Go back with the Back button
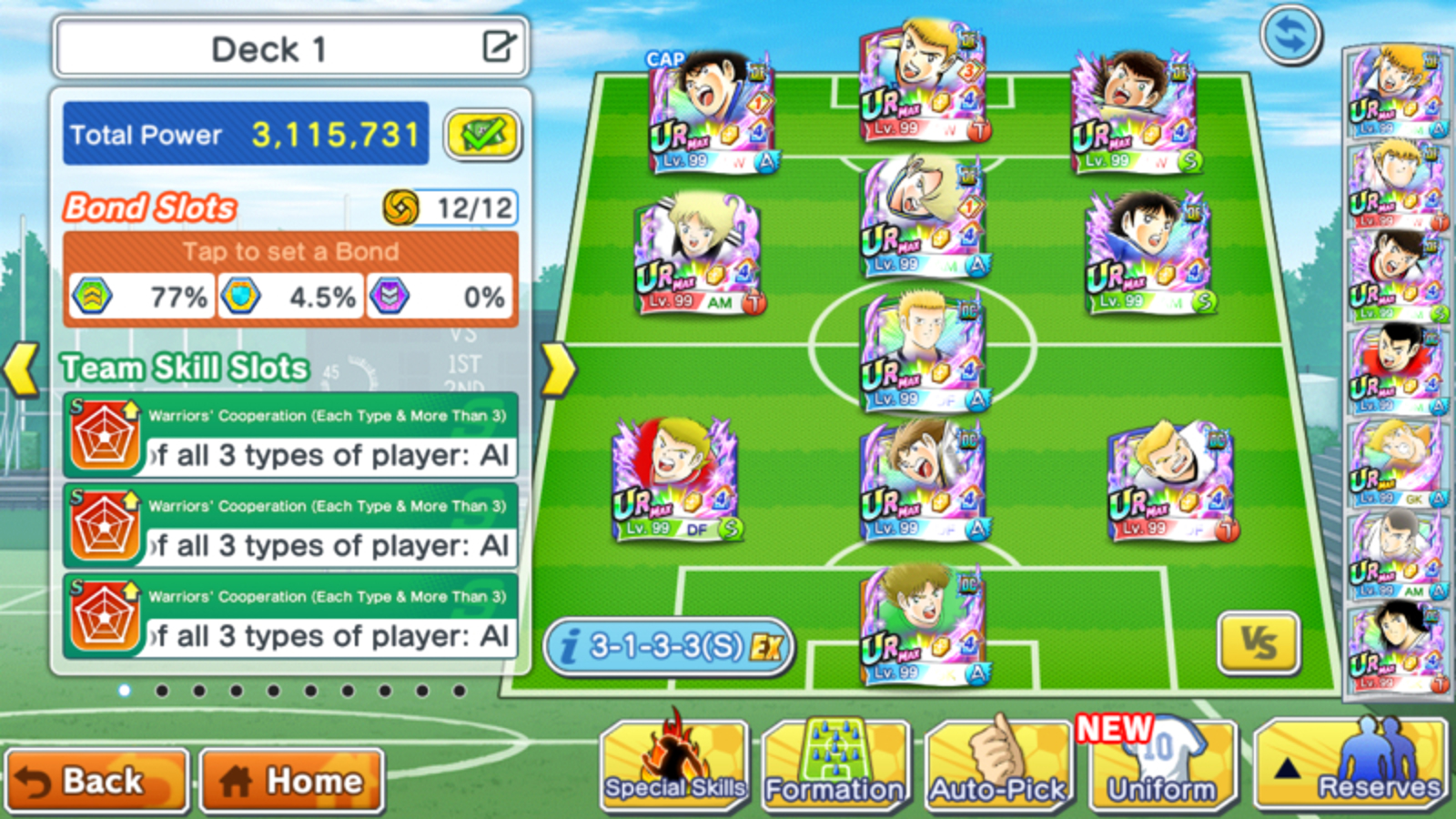1456x819 pixels. (x=96, y=781)
